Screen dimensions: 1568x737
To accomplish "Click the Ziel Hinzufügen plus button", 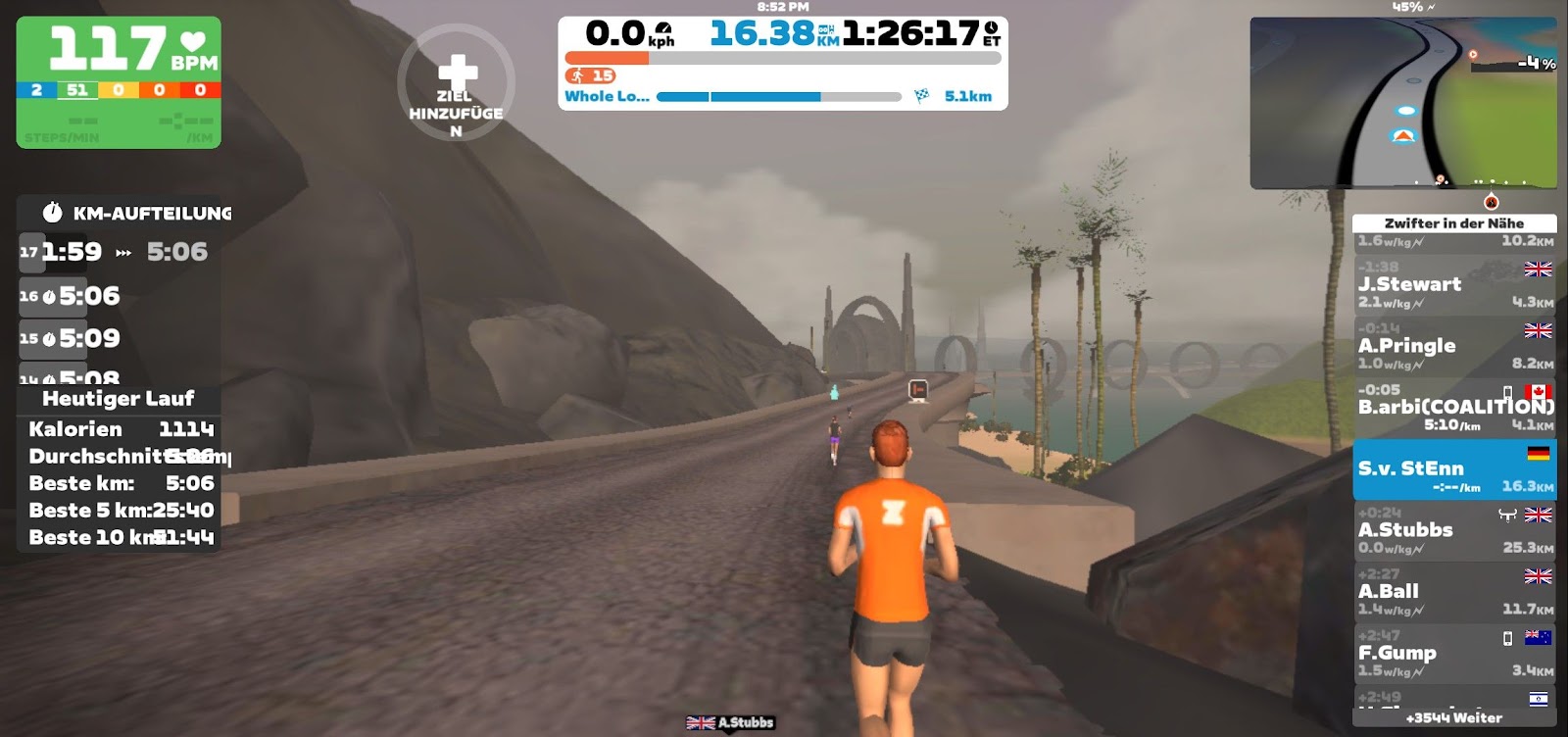I will tap(456, 82).
